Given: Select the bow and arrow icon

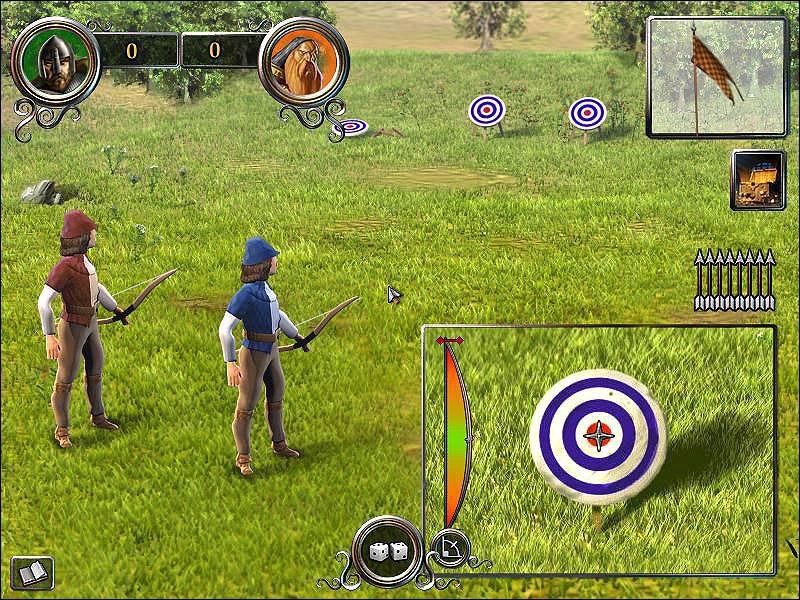Looking at the screenshot, I should [449, 547].
